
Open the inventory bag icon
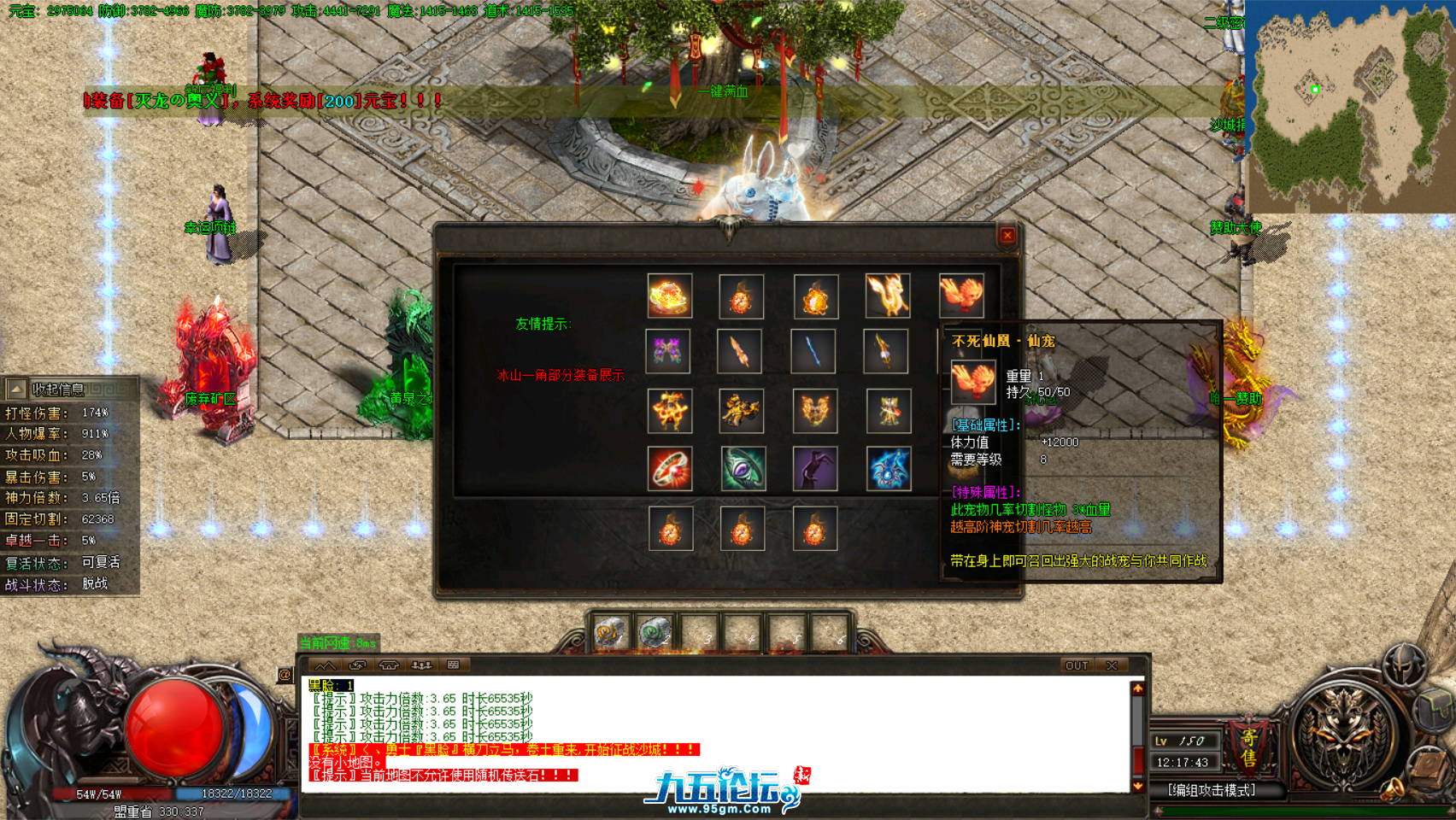1432,709
